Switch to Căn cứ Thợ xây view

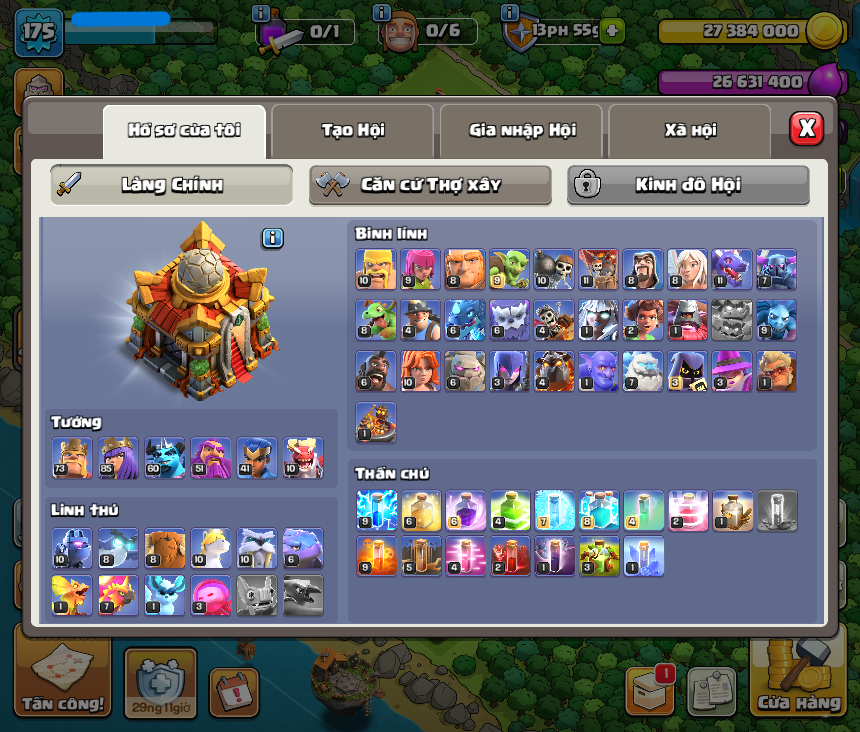430,185
